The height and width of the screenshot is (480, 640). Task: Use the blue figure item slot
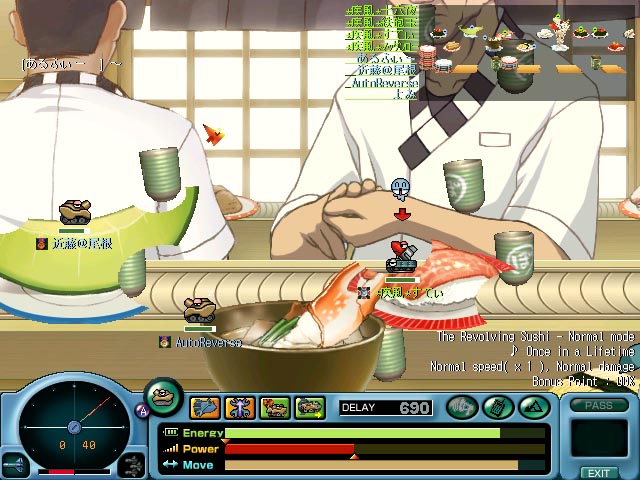pyautogui.click(x=240, y=407)
